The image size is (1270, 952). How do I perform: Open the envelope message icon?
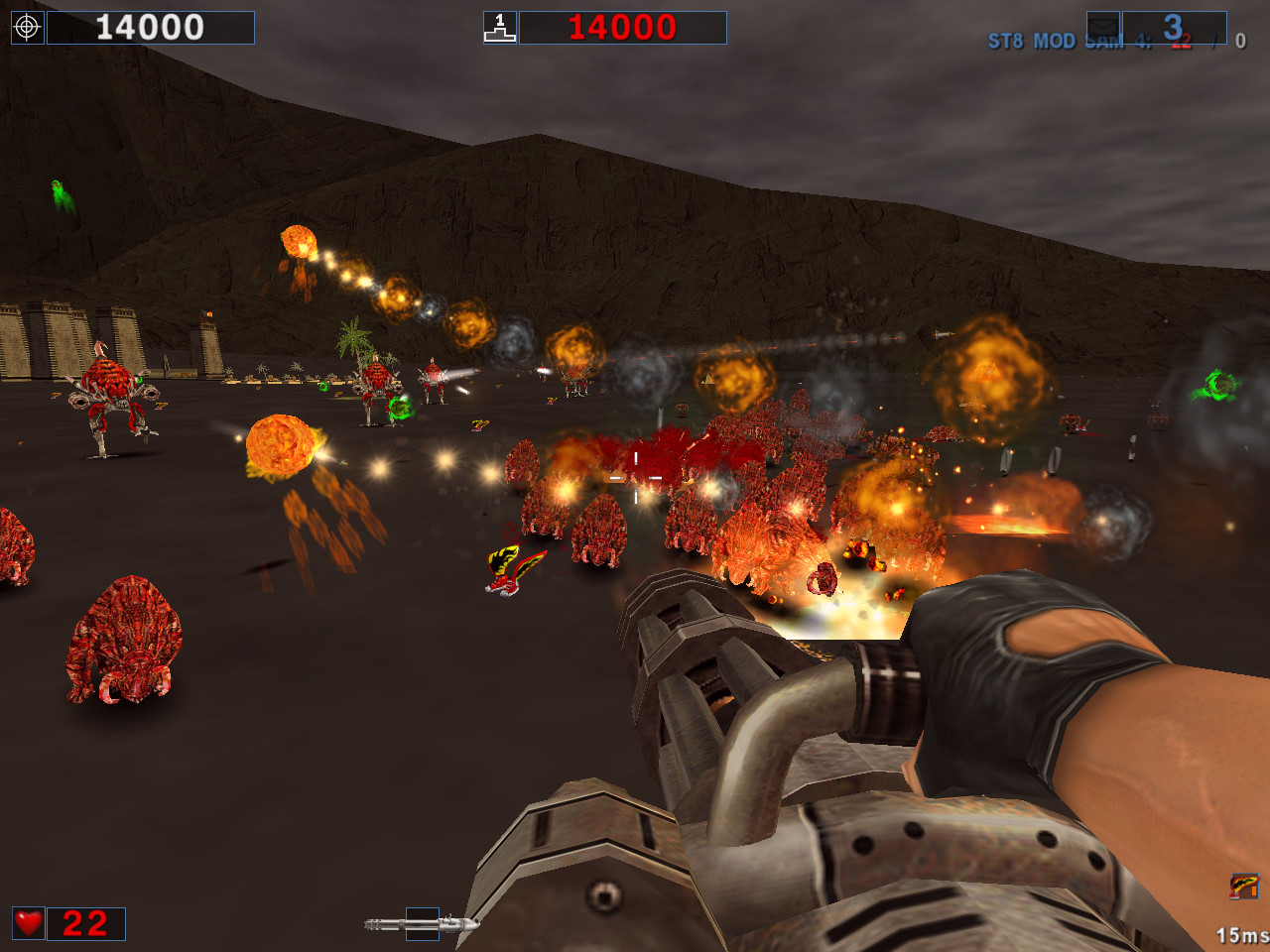1103,27
